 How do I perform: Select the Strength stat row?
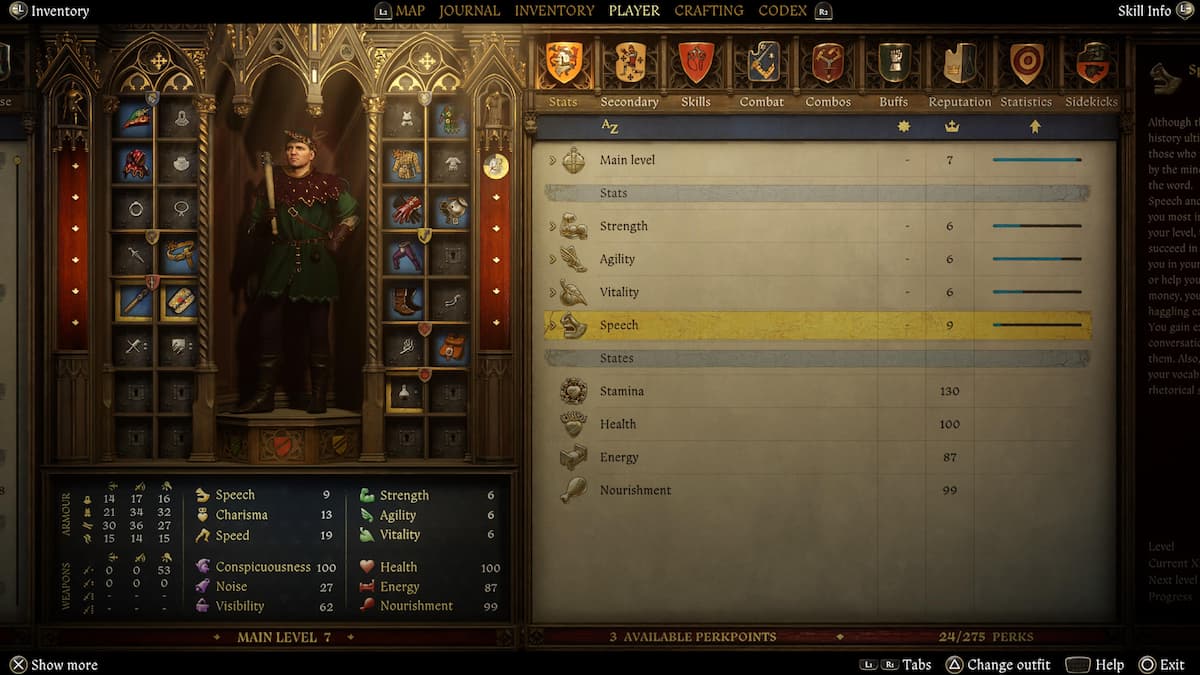(623, 226)
